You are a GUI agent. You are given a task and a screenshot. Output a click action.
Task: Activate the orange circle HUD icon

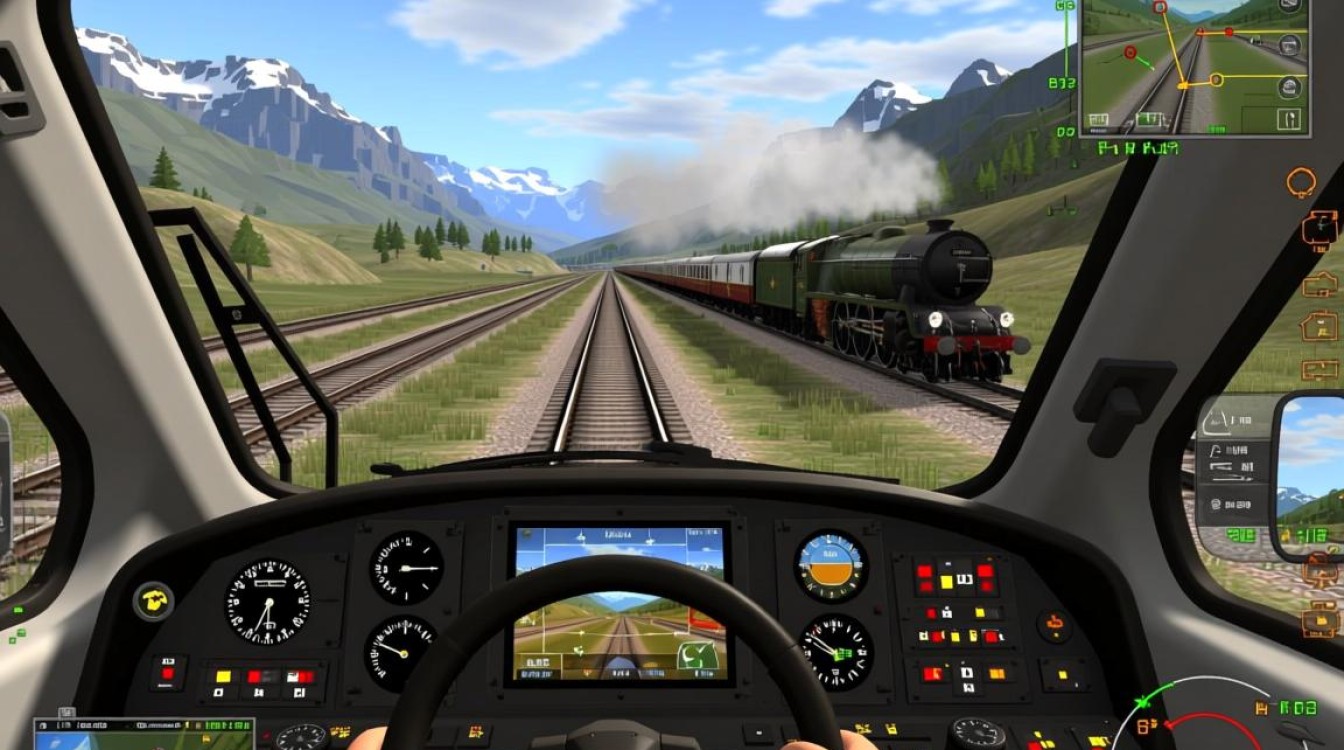1301,182
